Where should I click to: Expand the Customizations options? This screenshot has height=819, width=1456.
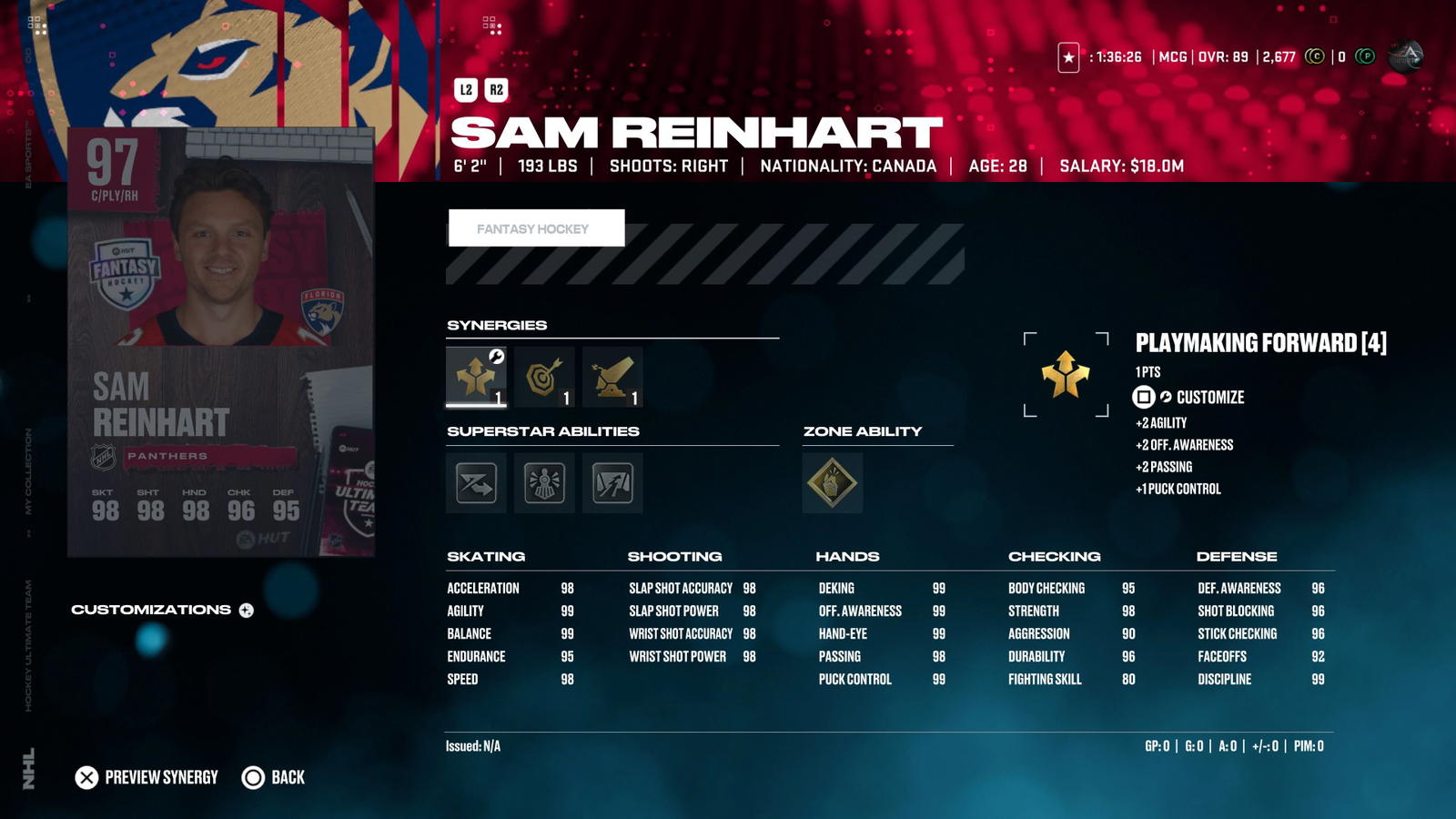[x=246, y=610]
